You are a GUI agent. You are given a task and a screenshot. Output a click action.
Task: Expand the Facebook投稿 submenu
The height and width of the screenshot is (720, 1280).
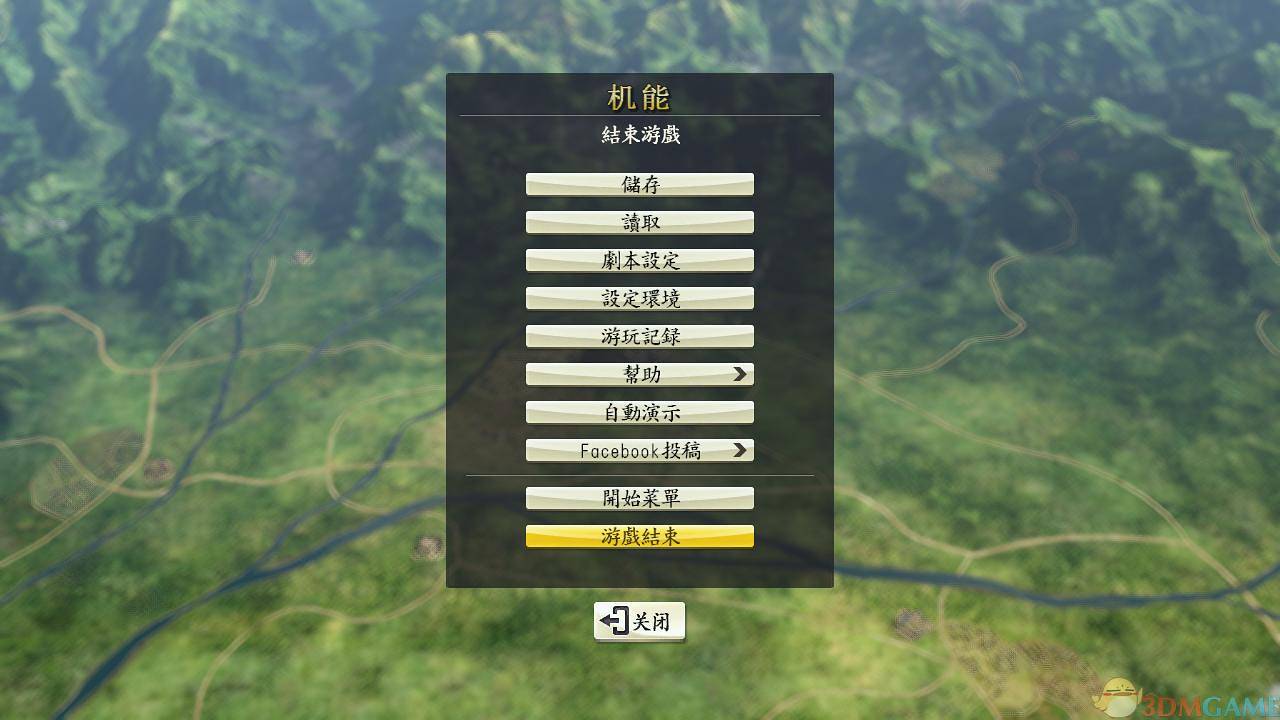(x=640, y=449)
